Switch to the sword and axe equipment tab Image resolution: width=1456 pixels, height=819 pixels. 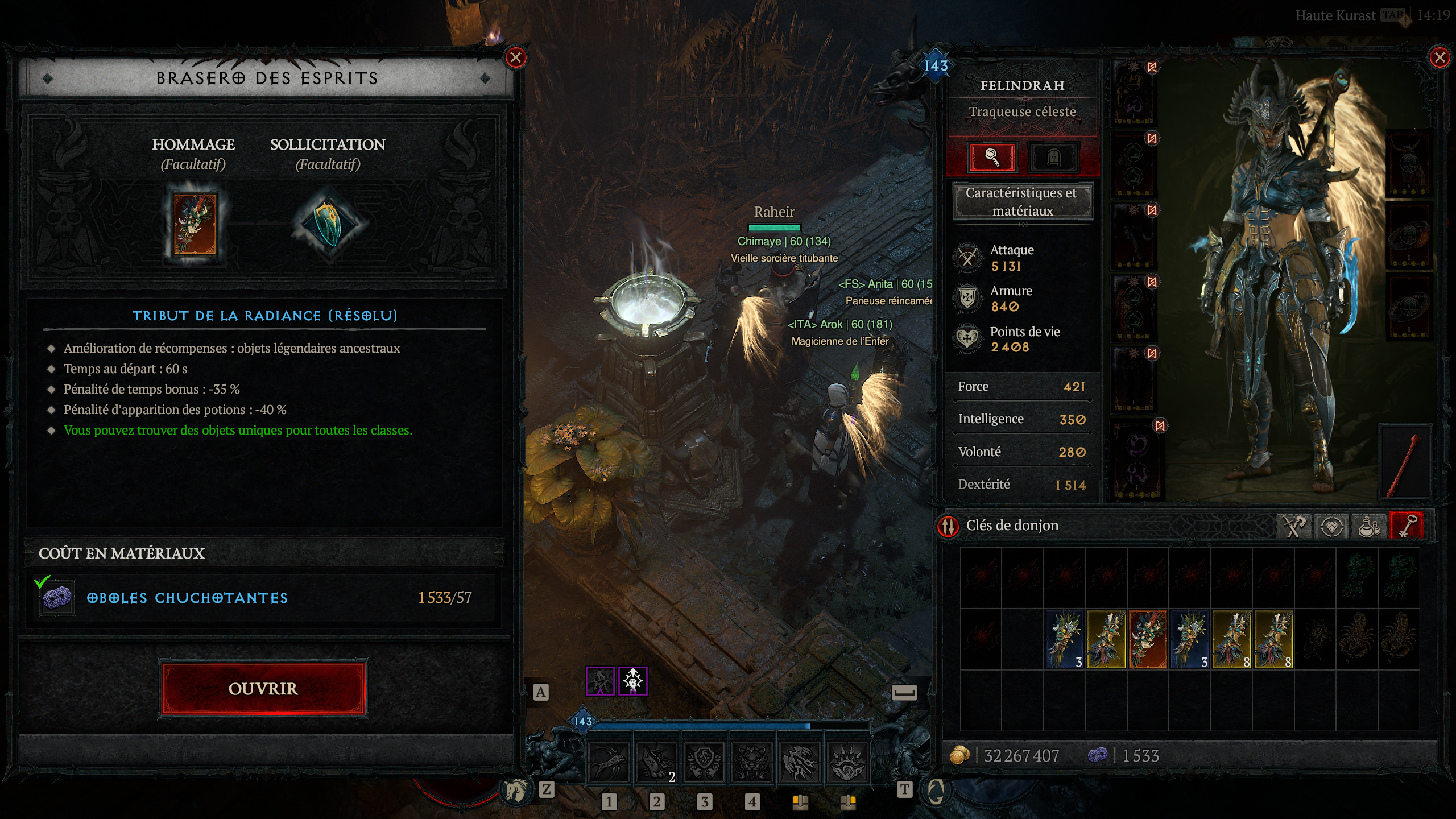pyautogui.click(x=1293, y=526)
